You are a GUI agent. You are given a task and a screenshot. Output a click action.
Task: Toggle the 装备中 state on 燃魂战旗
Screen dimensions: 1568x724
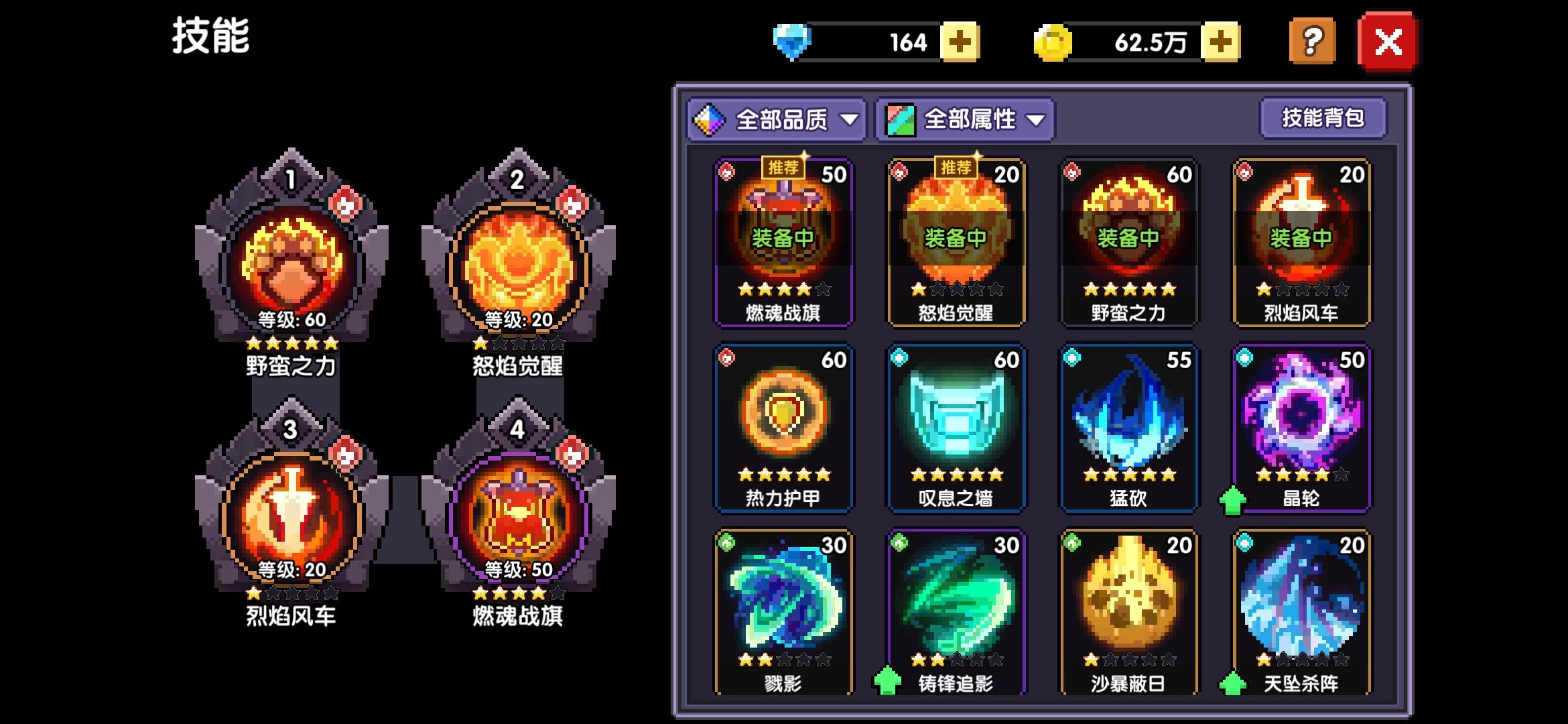point(784,239)
